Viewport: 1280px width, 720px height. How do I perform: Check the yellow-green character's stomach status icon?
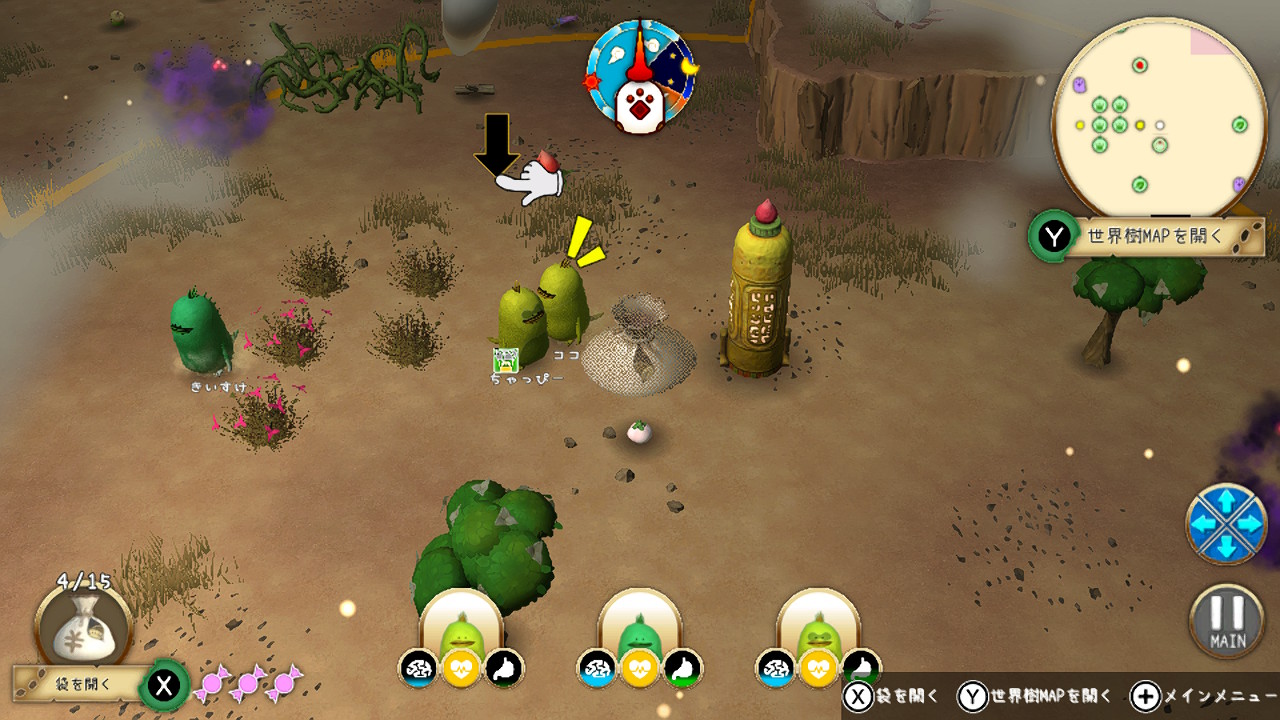coord(505,668)
